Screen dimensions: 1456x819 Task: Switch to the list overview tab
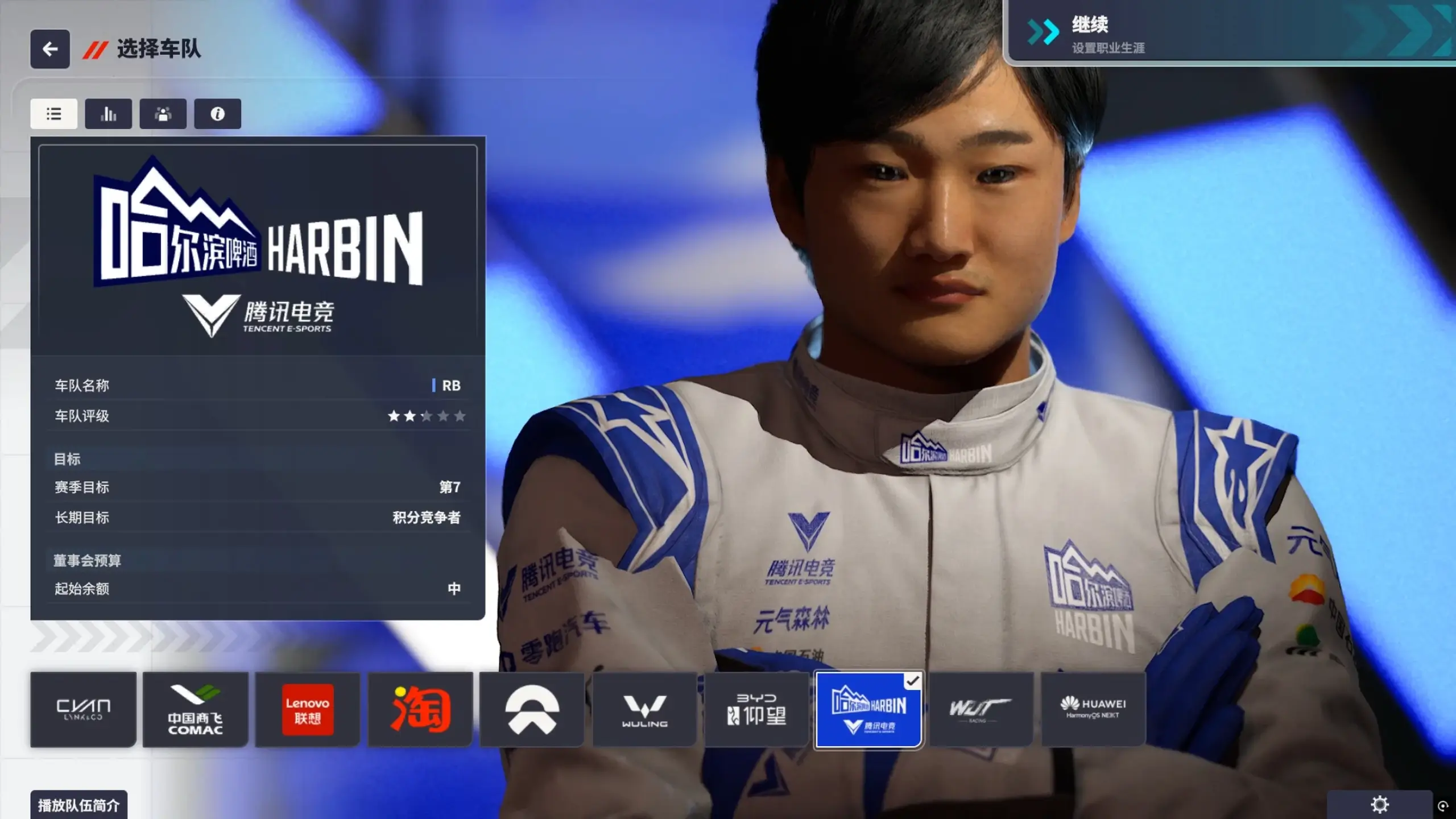(x=54, y=114)
